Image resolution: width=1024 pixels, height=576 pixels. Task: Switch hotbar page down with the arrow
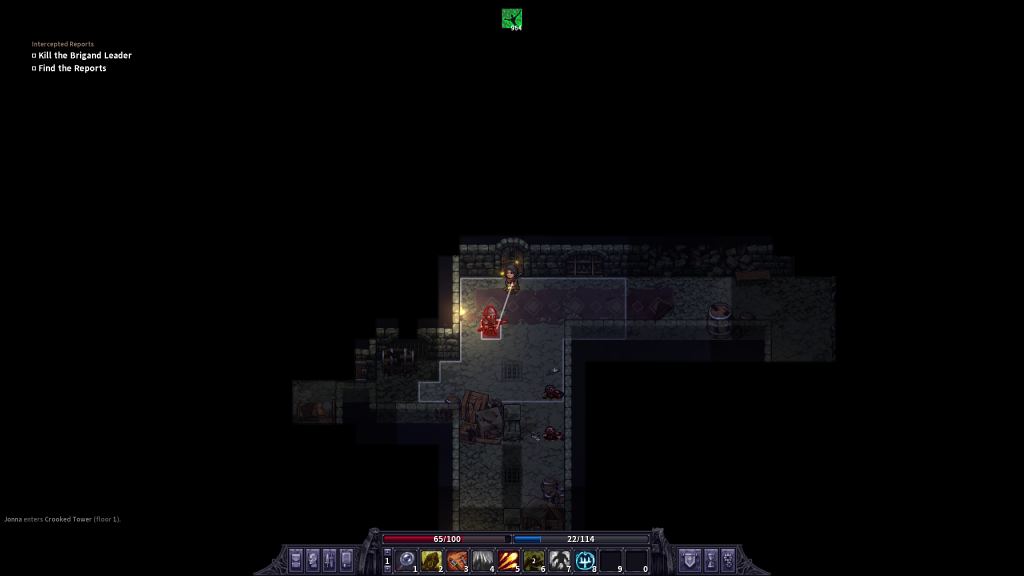[388, 568]
